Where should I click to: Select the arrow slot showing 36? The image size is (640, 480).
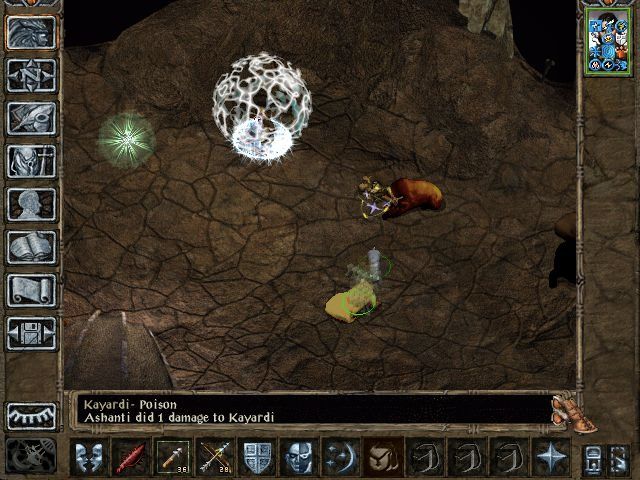(x=173, y=457)
